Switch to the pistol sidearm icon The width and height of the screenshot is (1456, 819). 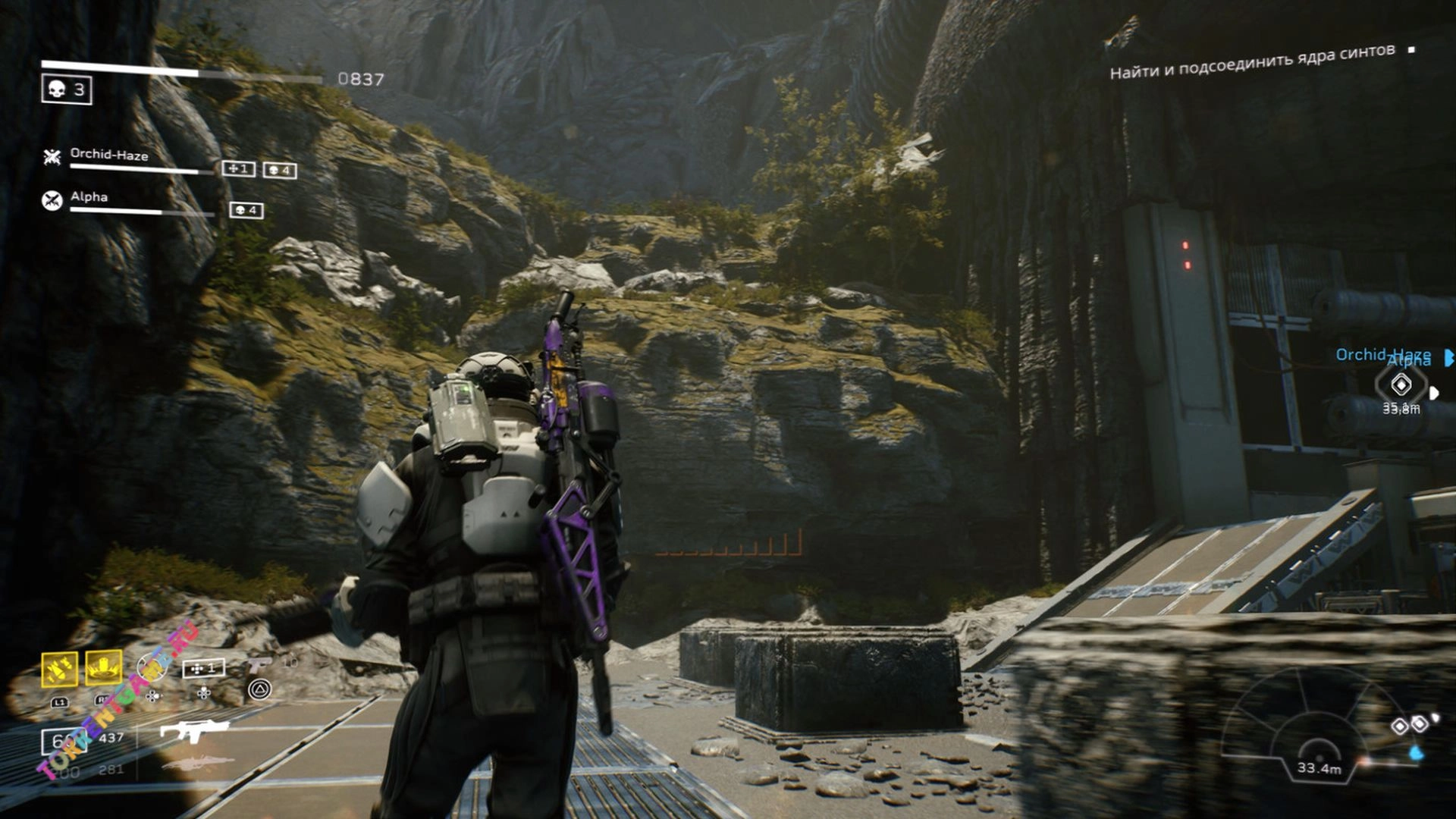point(259,665)
